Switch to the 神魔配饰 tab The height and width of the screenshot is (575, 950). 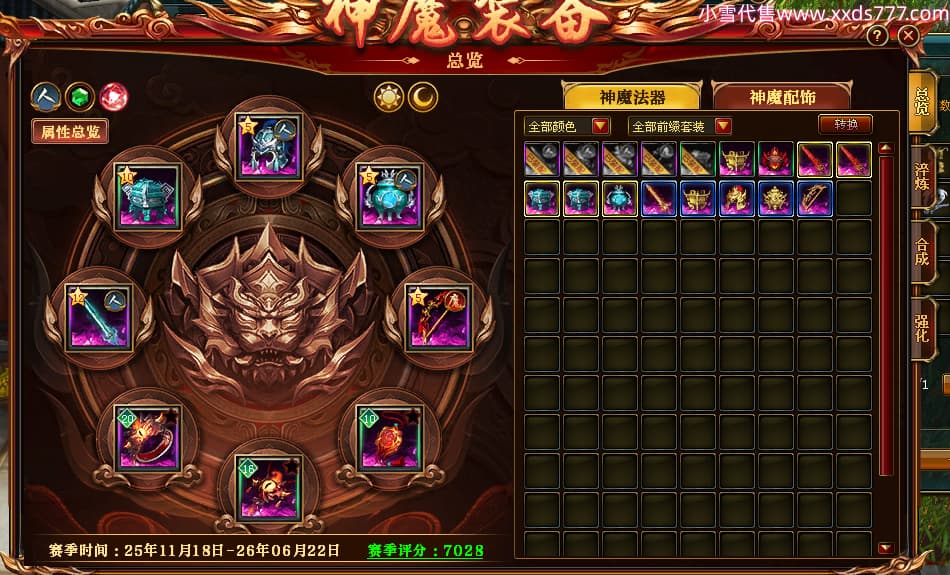click(781, 97)
